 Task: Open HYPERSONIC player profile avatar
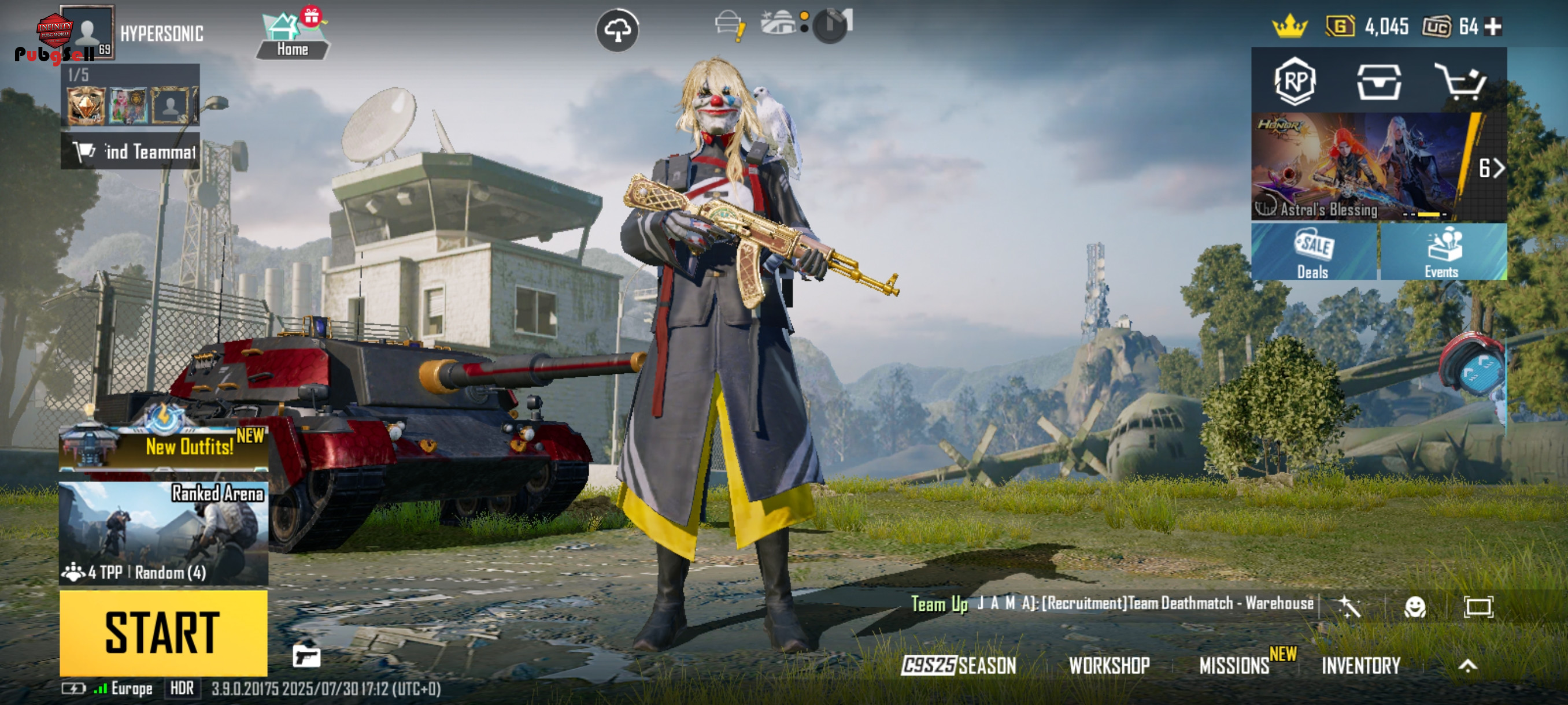coord(87,32)
